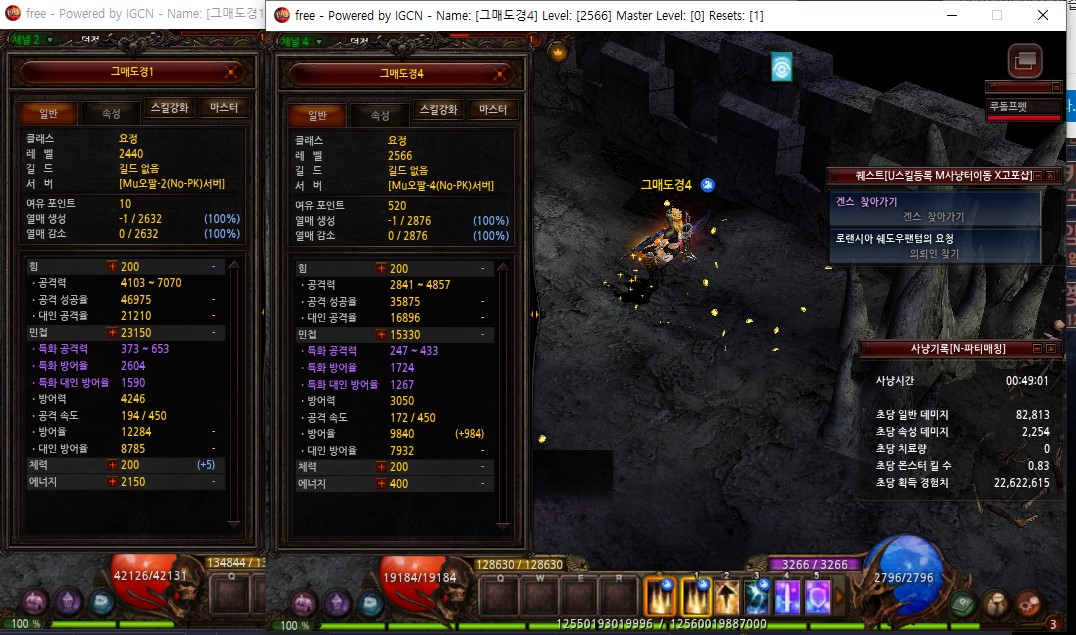Viewport: 1076px width, 635px height.
Task: Close the 그매도경1 character window
Action: 232,72
